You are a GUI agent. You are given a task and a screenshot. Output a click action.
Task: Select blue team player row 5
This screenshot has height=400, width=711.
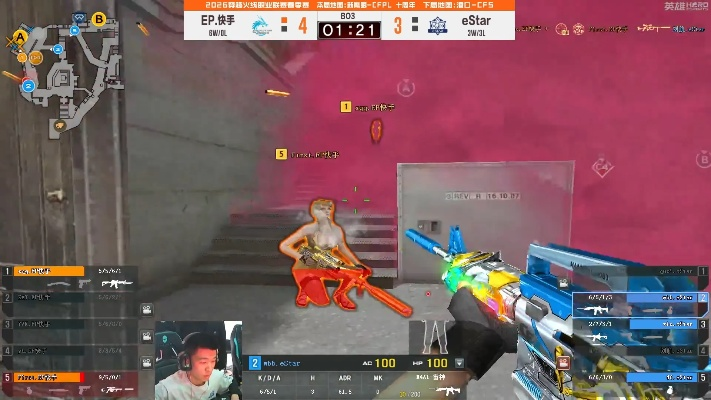[640, 376]
